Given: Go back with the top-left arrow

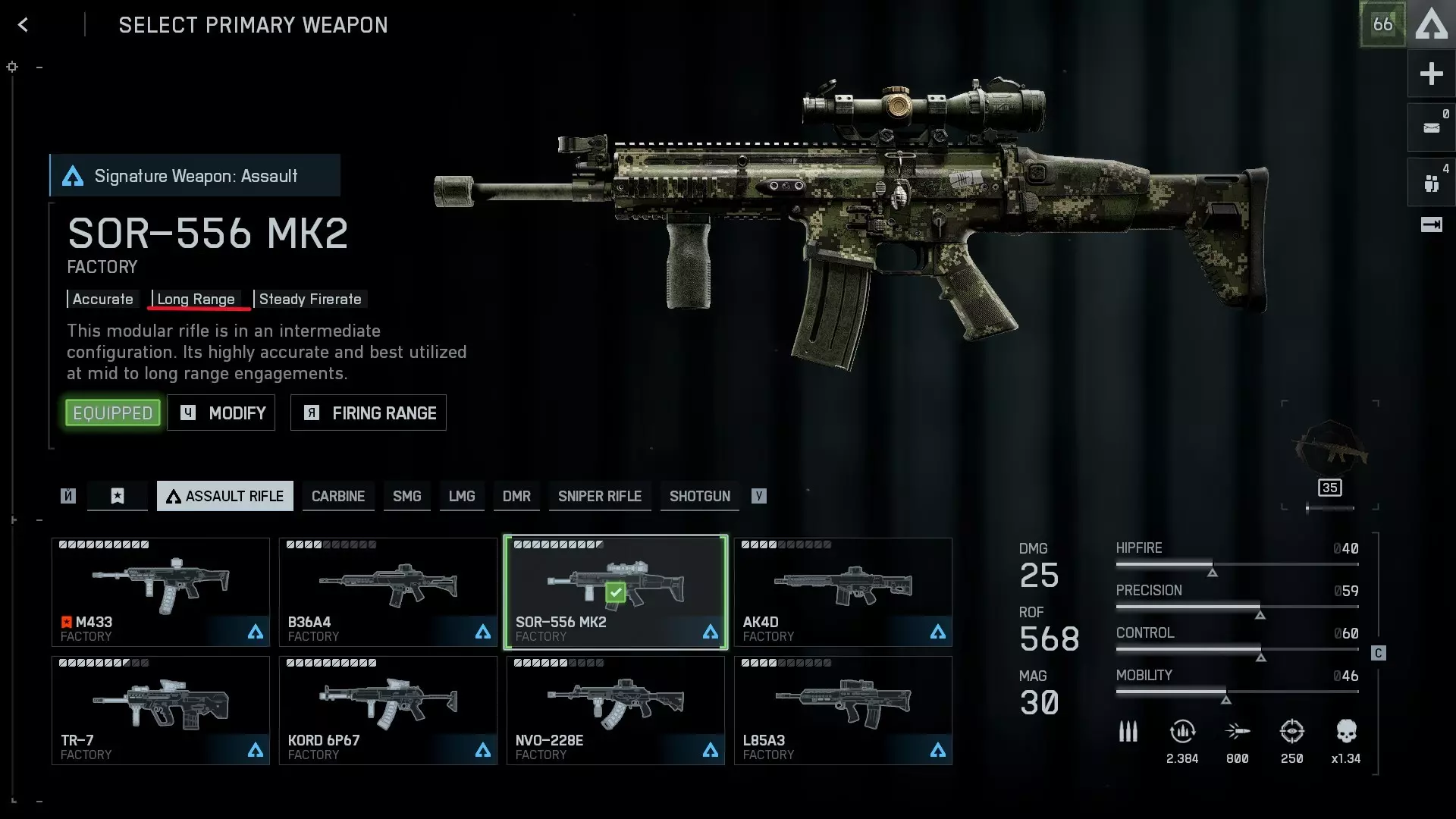Looking at the screenshot, I should (x=24, y=25).
